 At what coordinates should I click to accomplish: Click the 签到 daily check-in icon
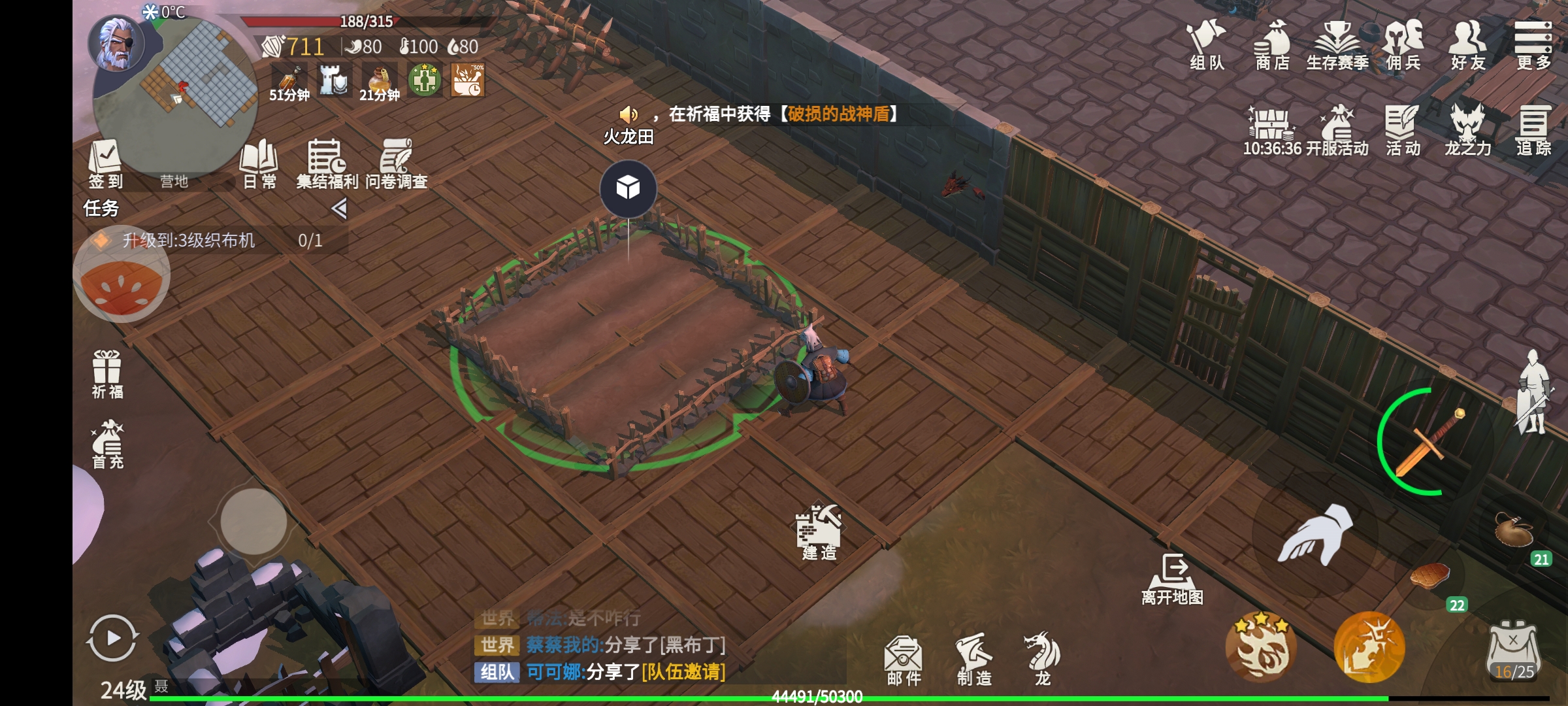[x=105, y=163]
